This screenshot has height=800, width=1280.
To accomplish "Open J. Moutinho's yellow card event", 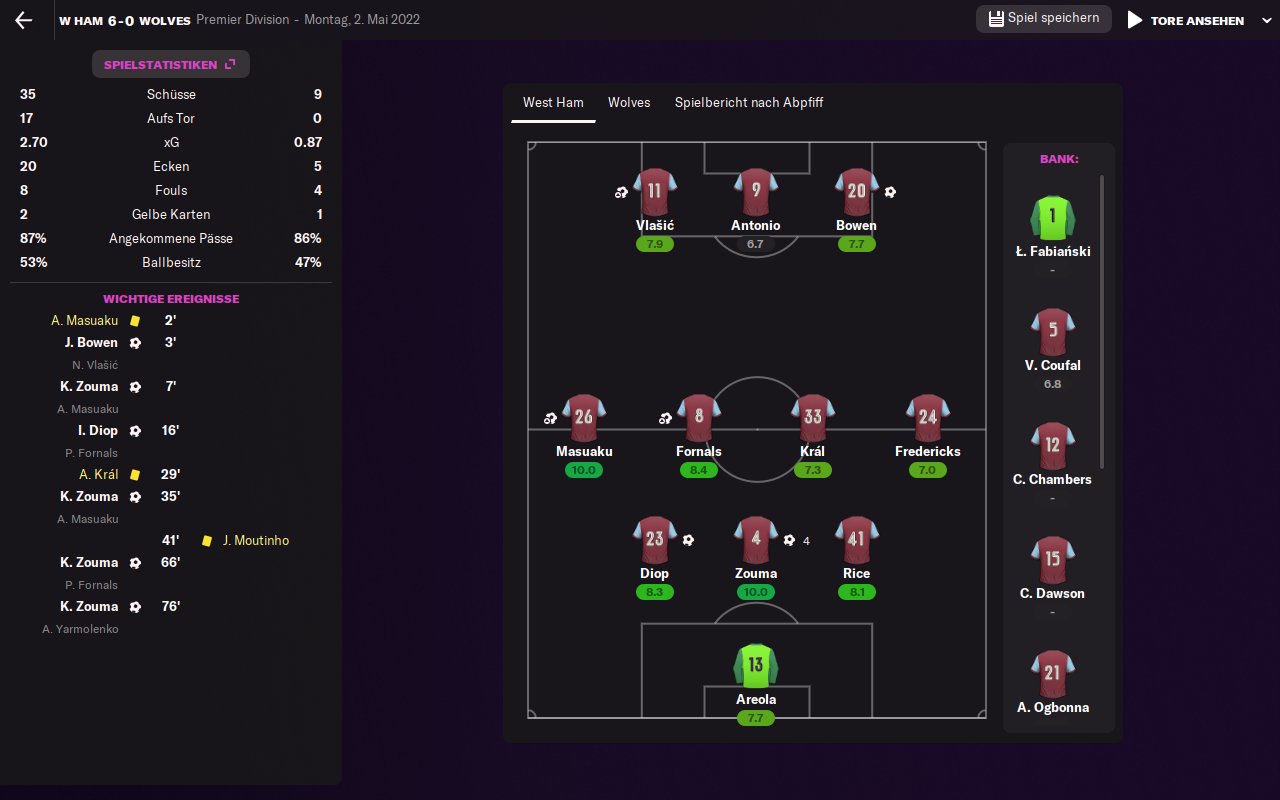I will point(255,541).
